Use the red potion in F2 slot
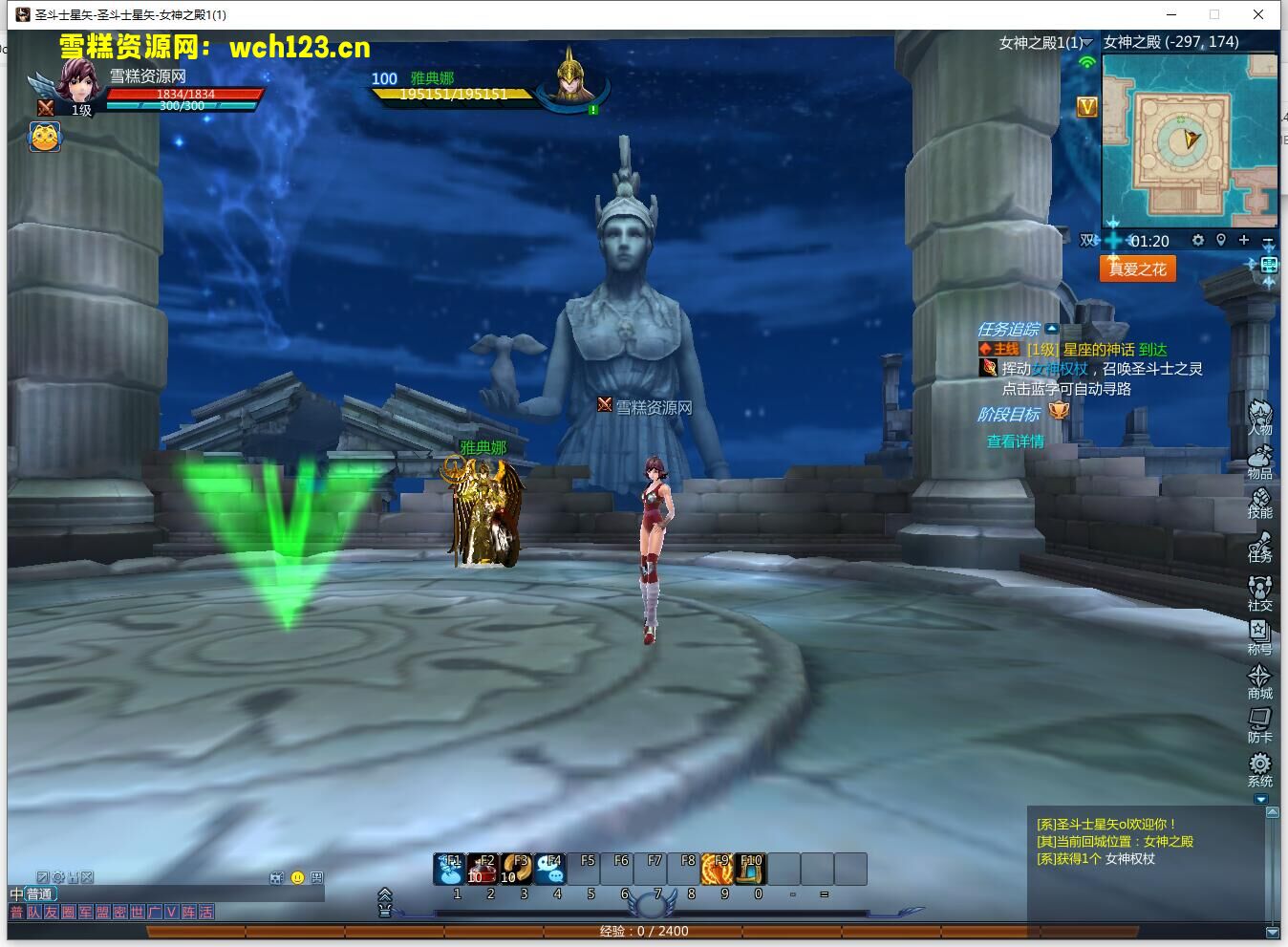Screen dimensions: 1288x947 pyautogui.click(x=483, y=869)
